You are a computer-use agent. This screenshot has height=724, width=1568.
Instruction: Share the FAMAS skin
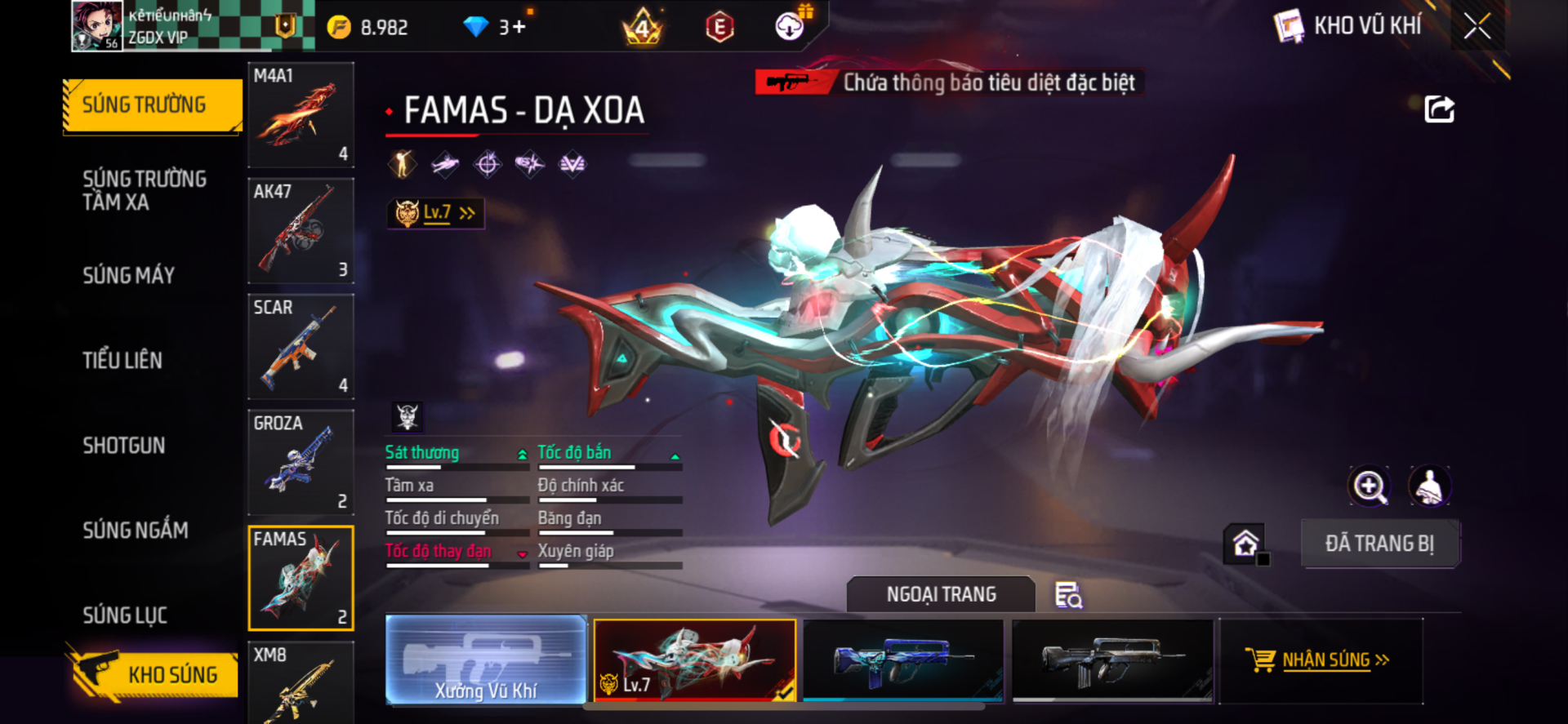1439,109
